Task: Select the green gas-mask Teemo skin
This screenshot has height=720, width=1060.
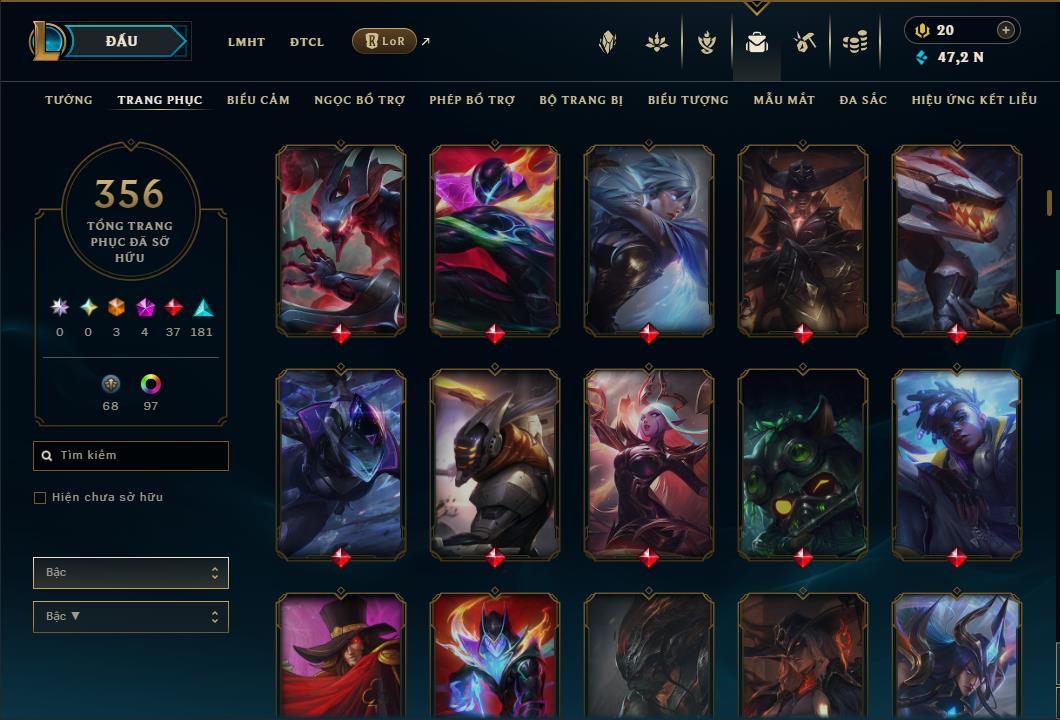Action: tap(802, 462)
